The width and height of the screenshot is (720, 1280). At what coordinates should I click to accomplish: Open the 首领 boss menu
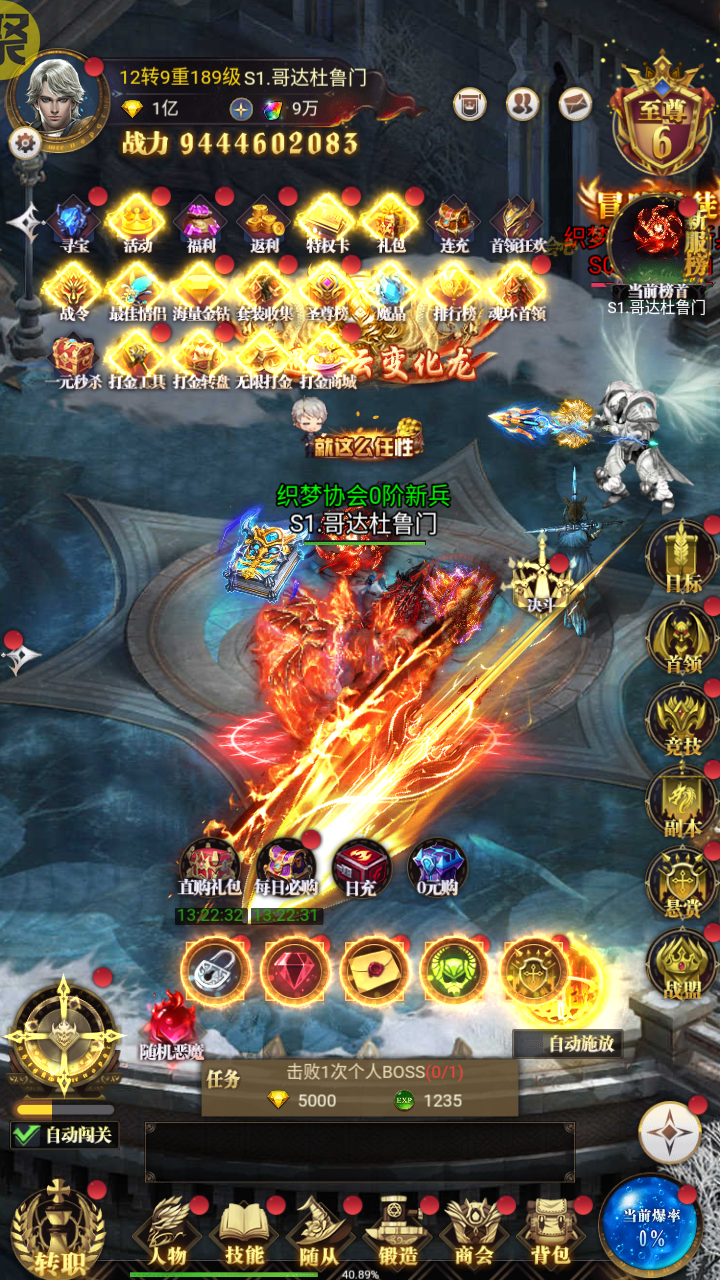tap(681, 640)
